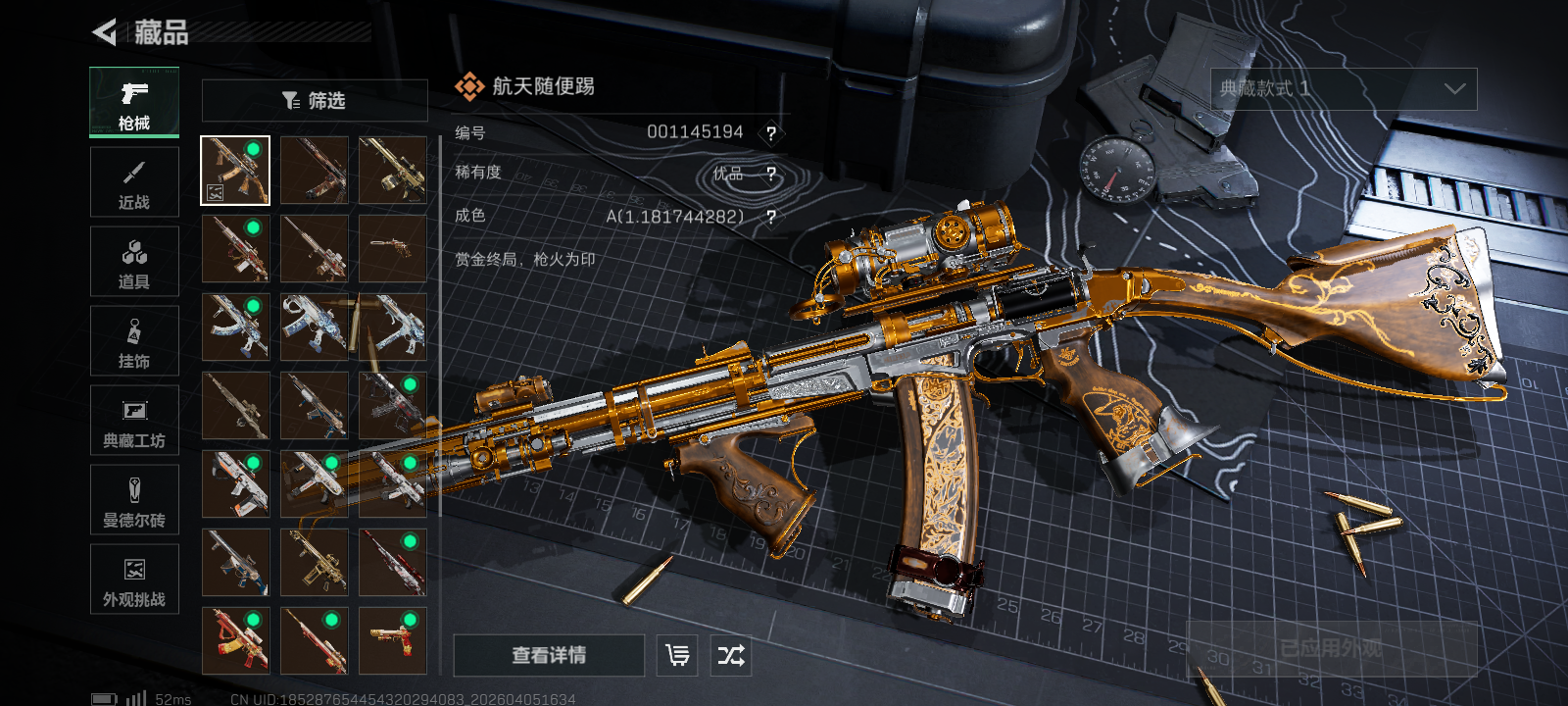The image size is (1568, 706).
Task: Click the cart list icon button
Action: [677, 655]
